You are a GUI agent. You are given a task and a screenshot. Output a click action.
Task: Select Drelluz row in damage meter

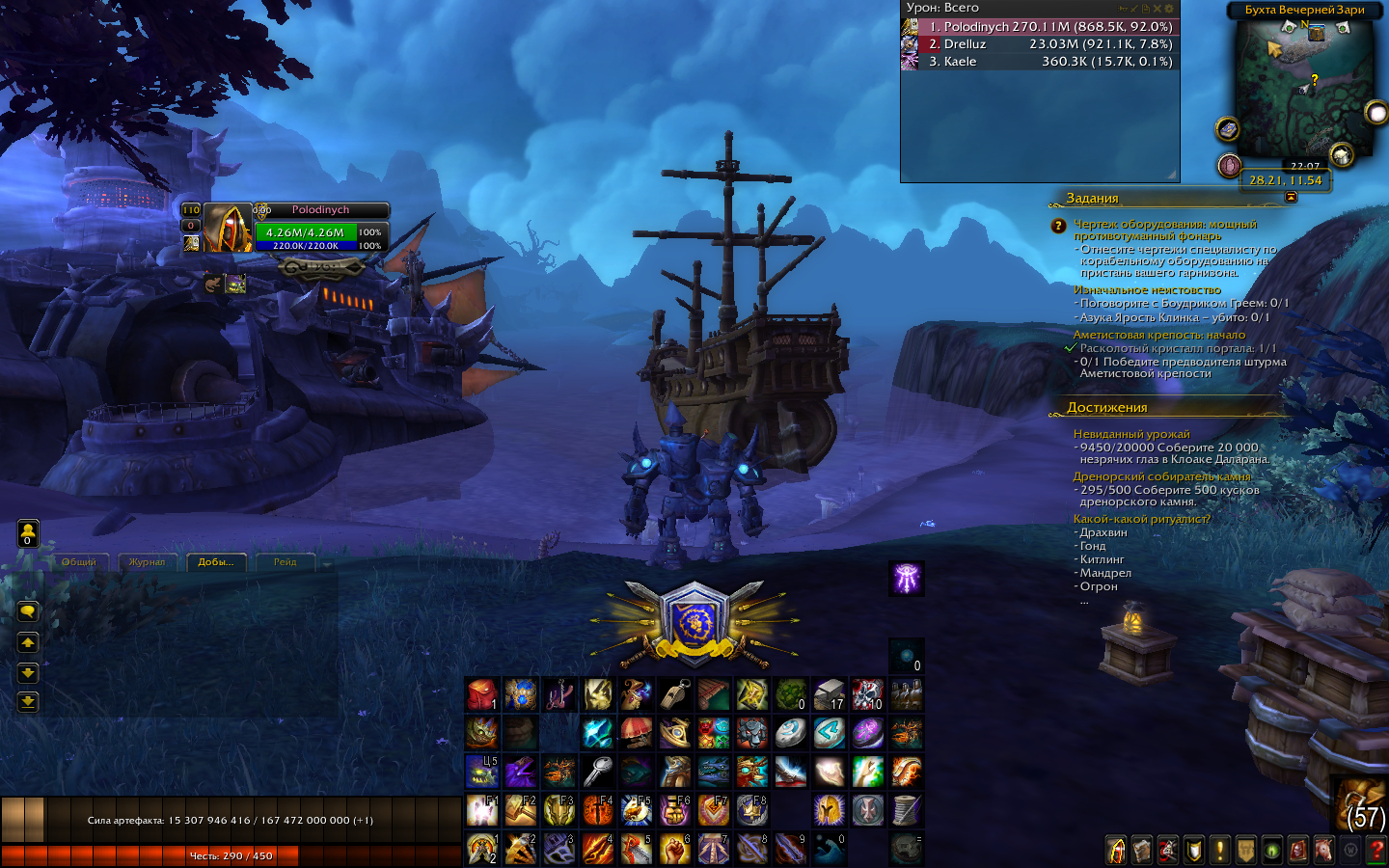click(1039, 44)
